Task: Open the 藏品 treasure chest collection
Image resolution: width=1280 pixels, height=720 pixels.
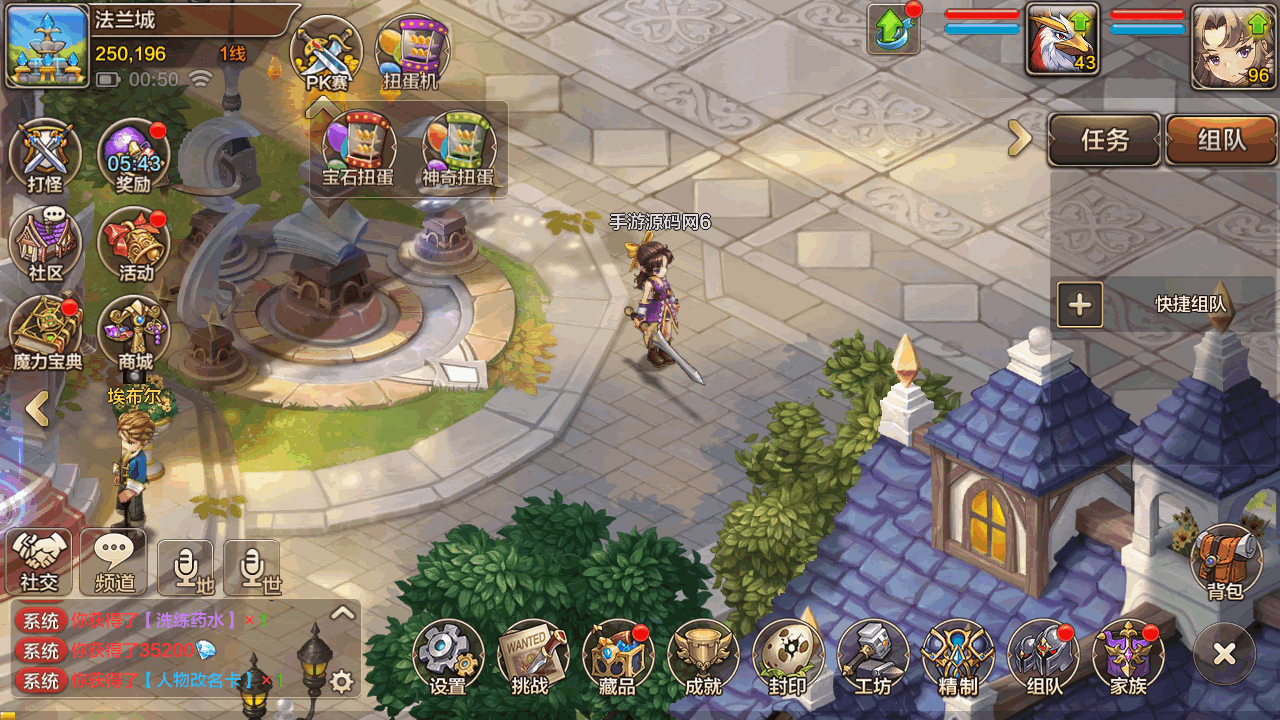Action: pos(617,655)
